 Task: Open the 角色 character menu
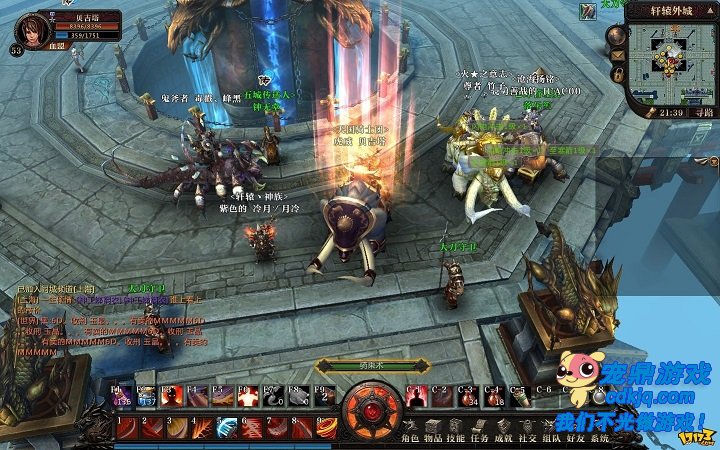pos(410,438)
